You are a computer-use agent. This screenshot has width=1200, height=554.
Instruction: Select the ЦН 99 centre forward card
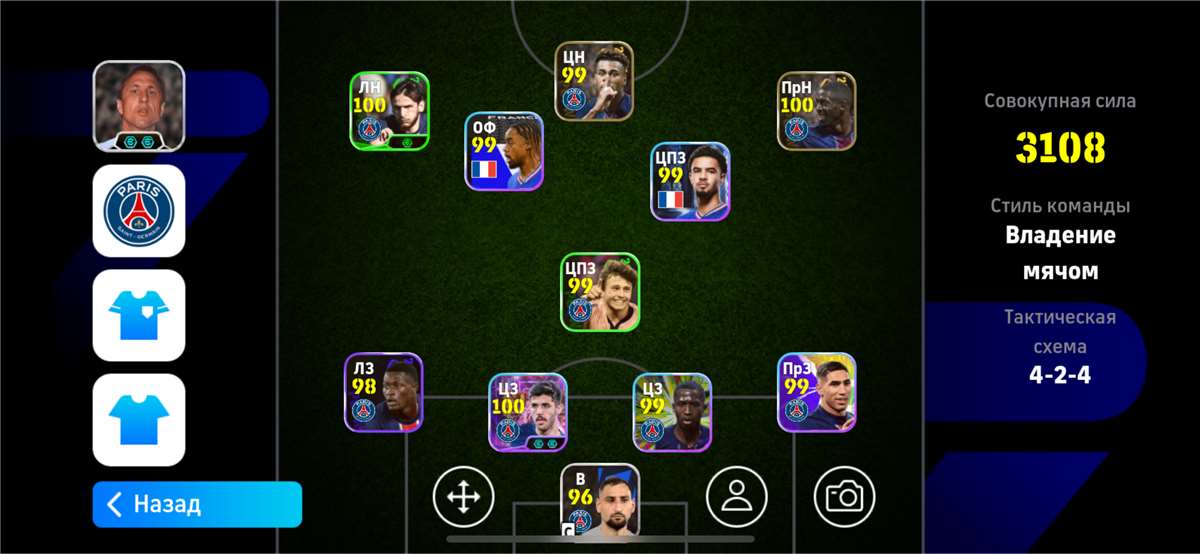coord(595,81)
